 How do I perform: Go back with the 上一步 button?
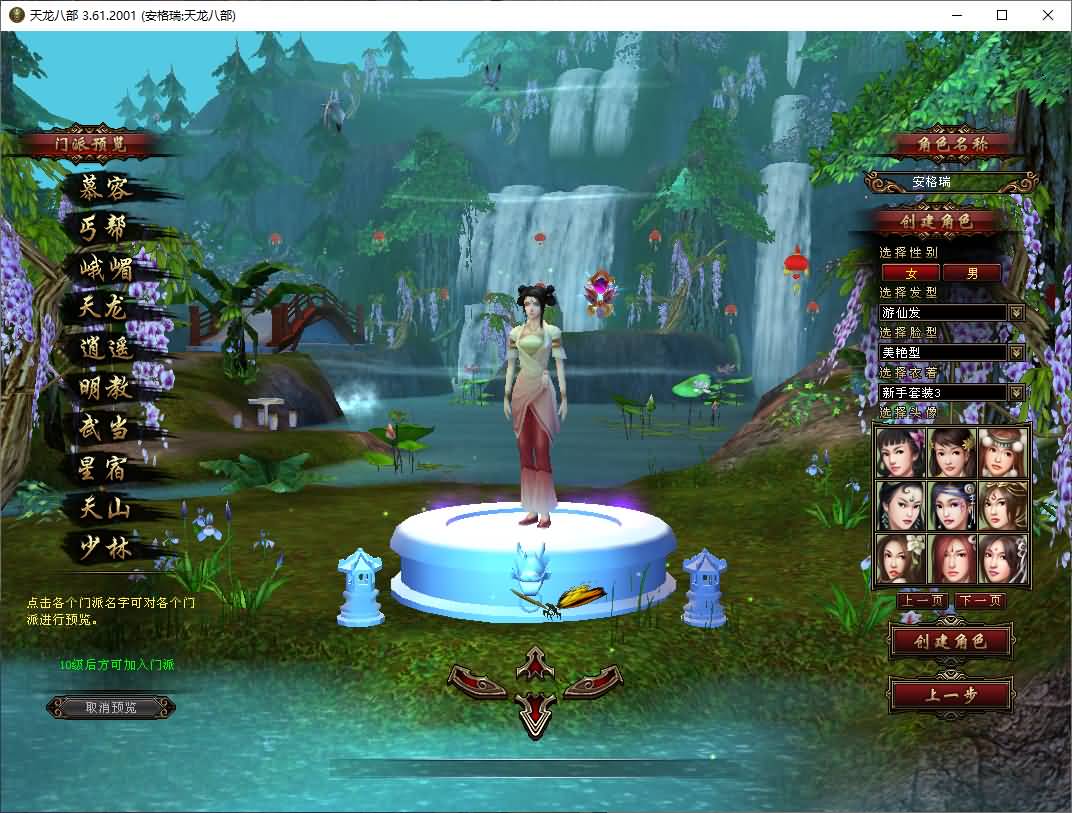950,696
